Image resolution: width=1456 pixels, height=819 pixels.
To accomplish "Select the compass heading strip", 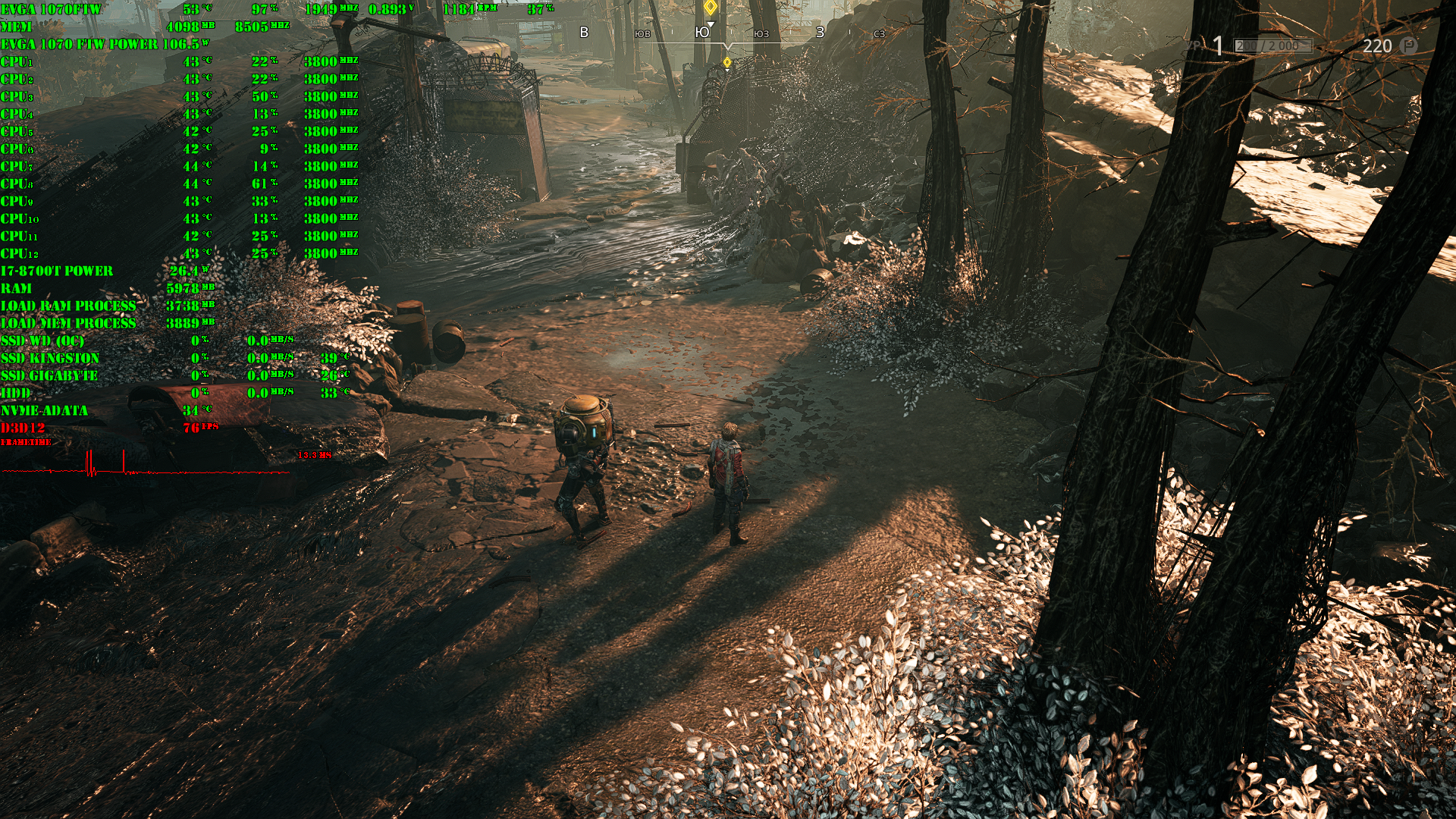I will [728, 33].
